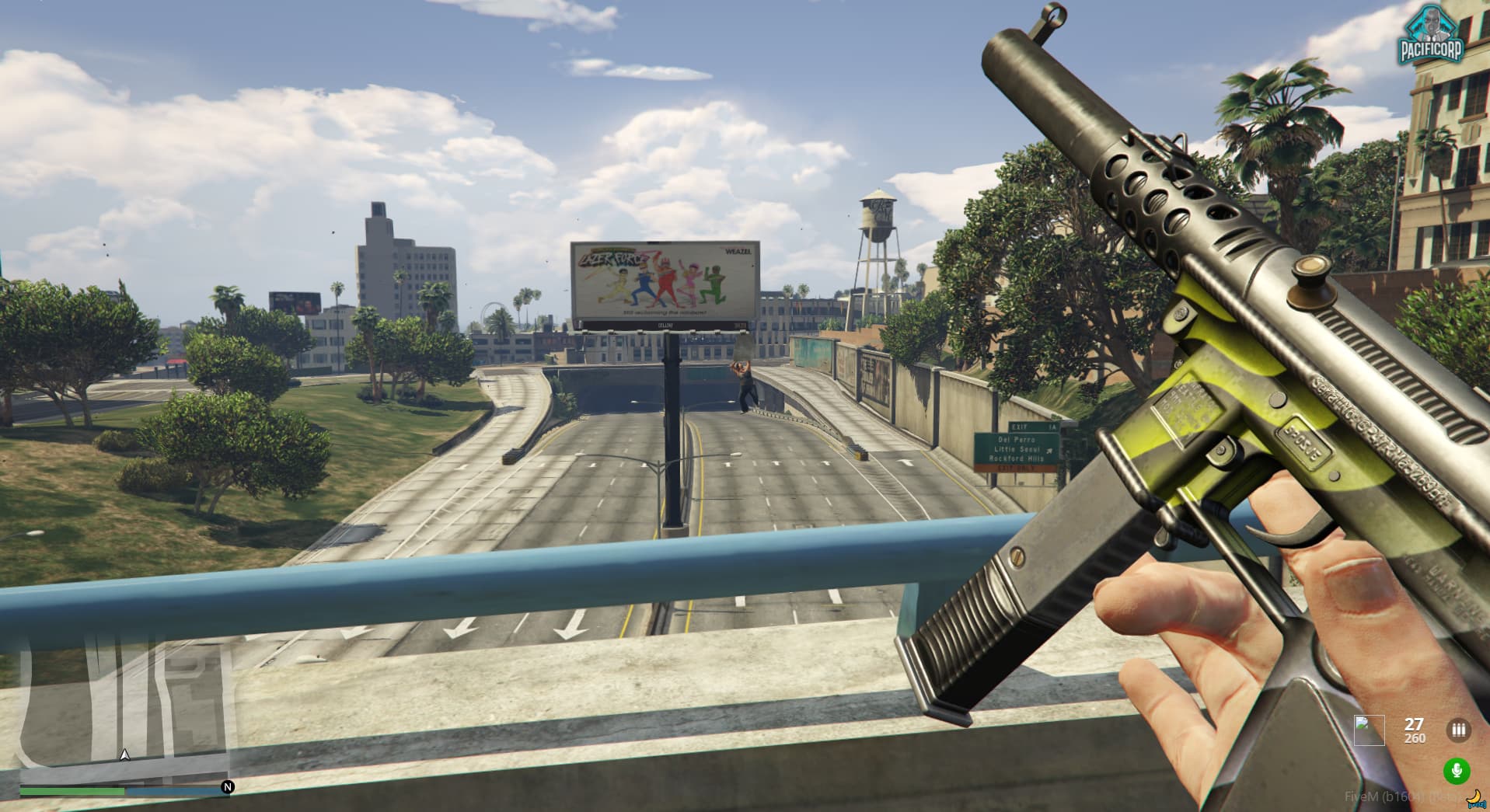Toggle the green microphone voice icon
The height and width of the screenshot is (812, 1490).
(x=1457, y=771)
